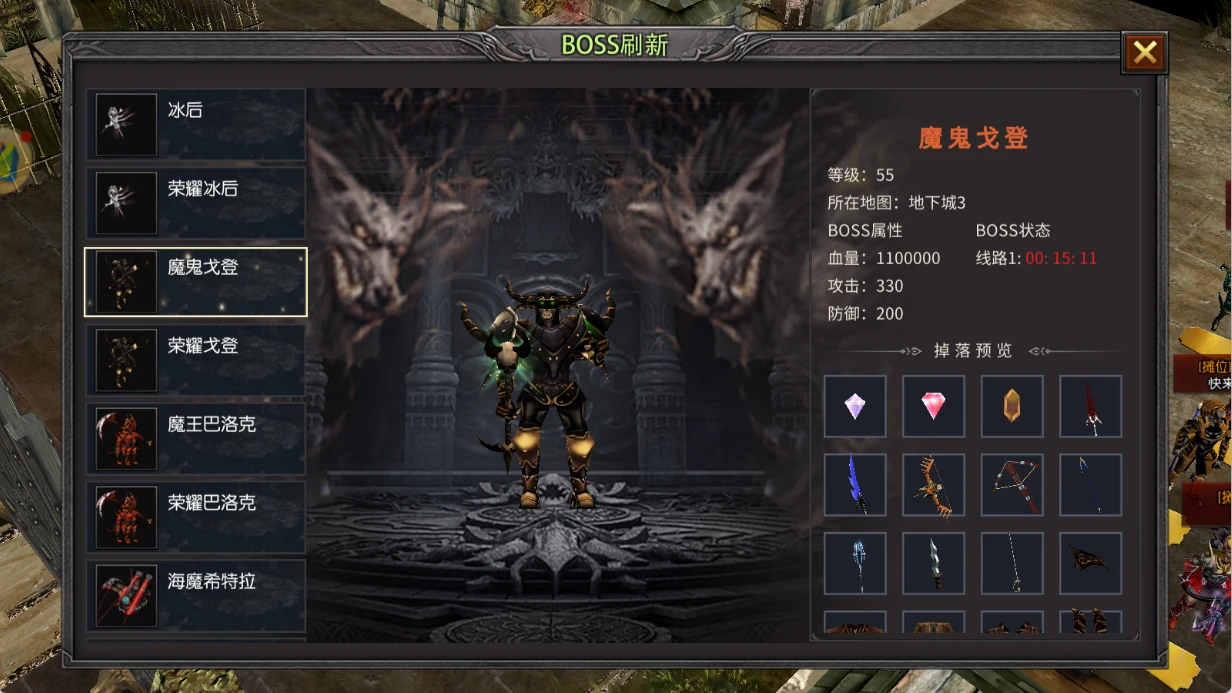View the red crossbow drop
This screenshot has height=693, width=1232.
(1012, 485)
